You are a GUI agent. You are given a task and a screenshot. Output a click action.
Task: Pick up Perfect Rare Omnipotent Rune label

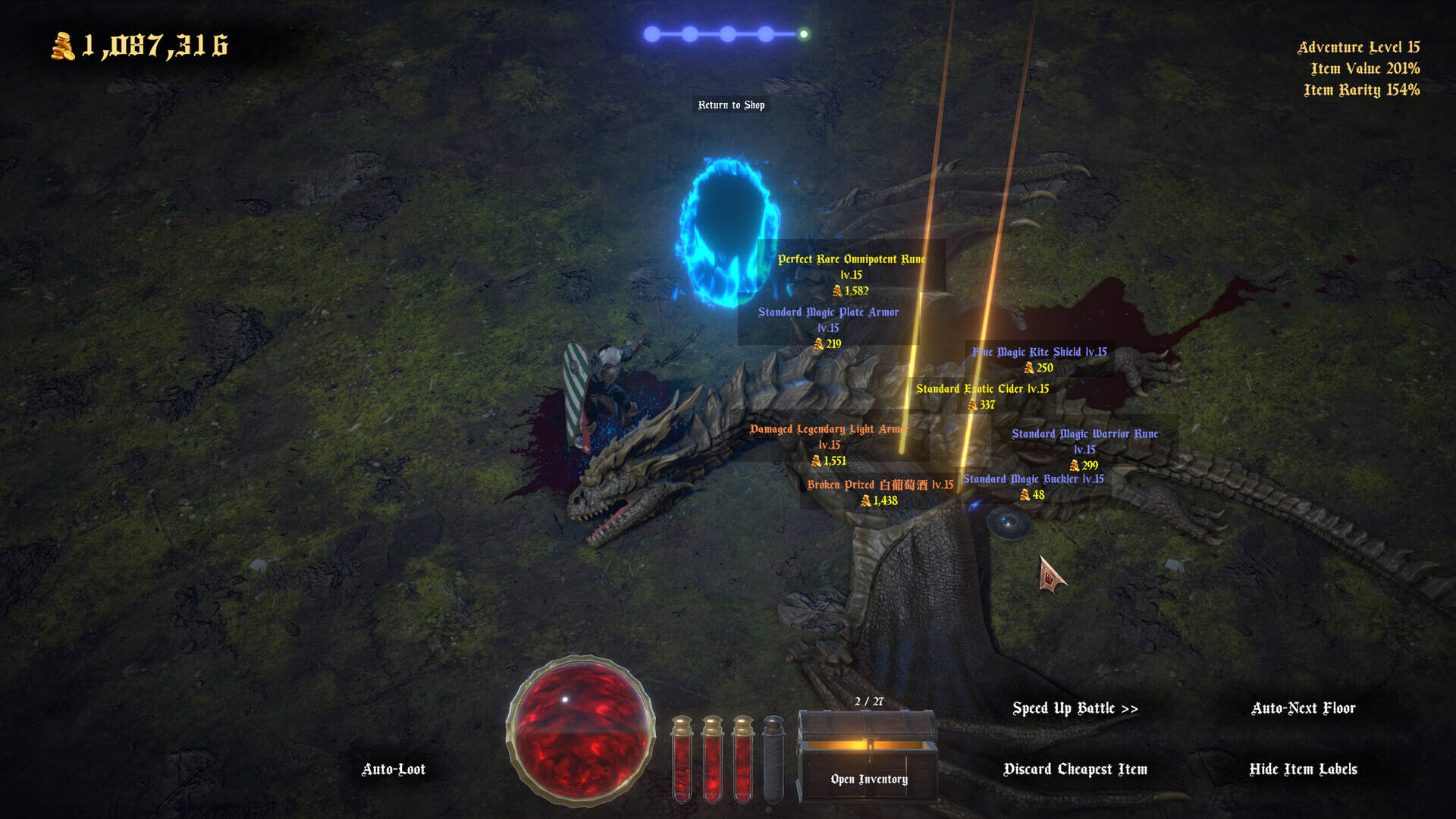click(x=851, y=259)
